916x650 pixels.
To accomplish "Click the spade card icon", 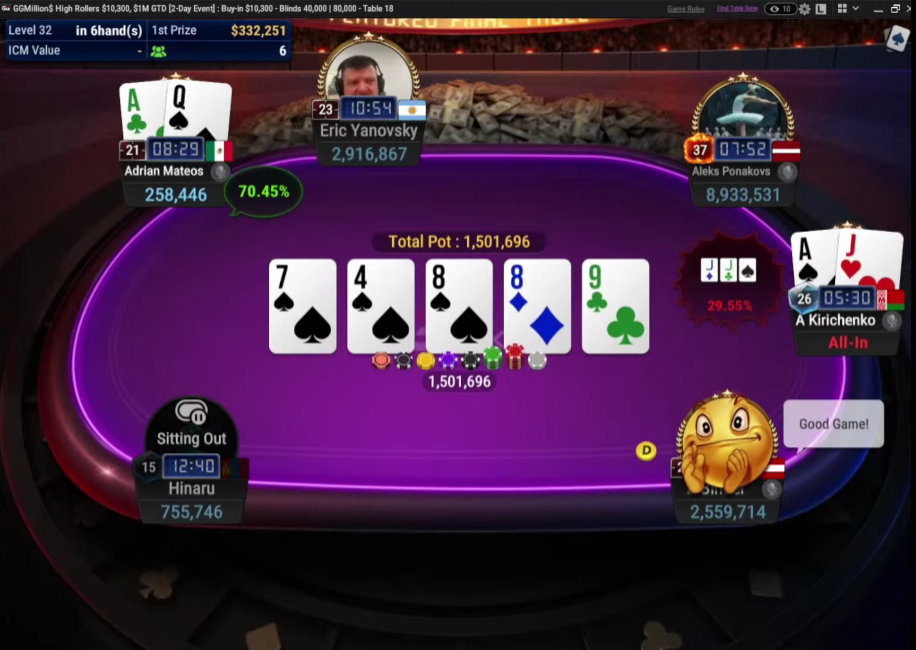I will (896, 38).
